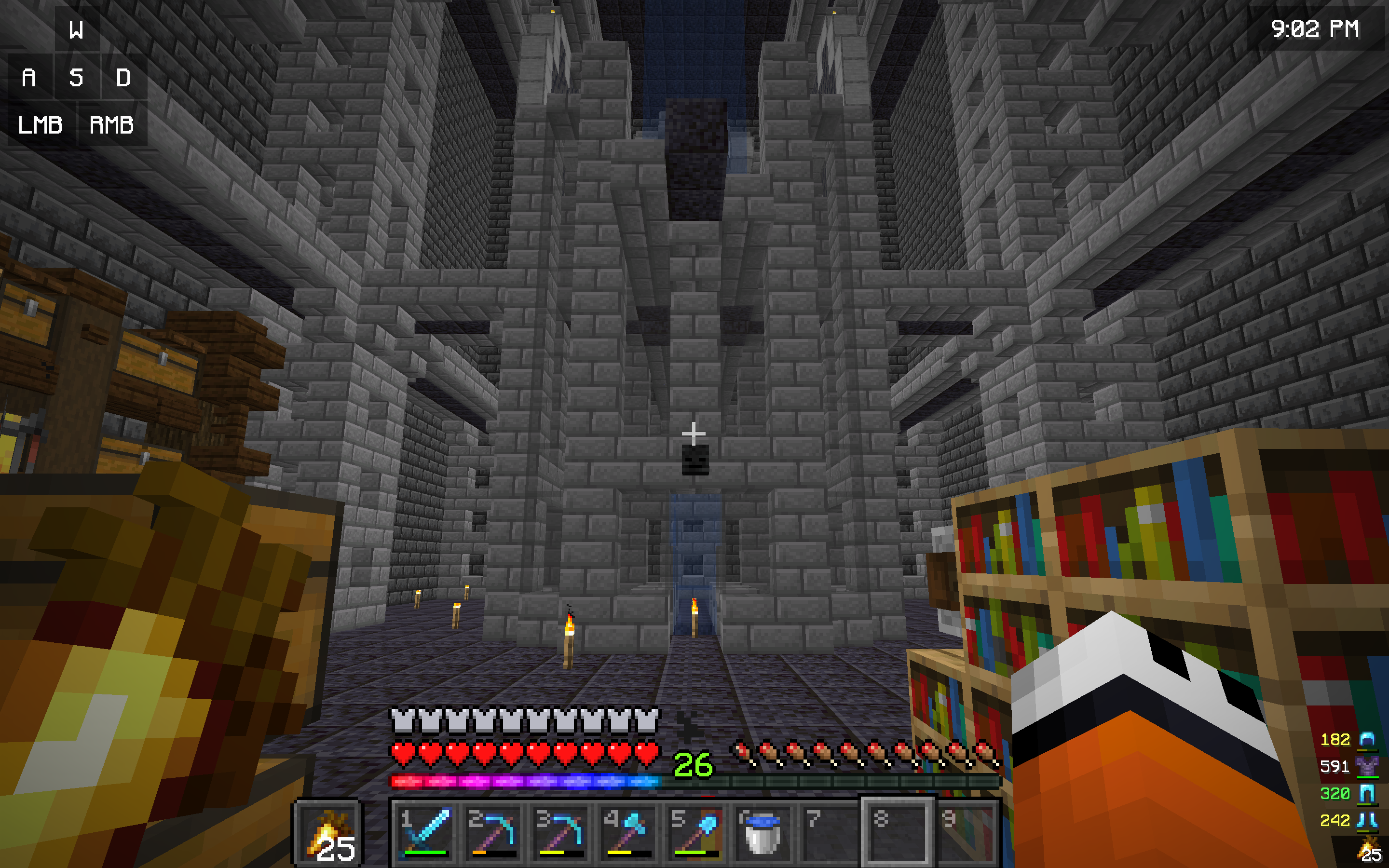Screen dimensions: 1389x868
Task: Click the experience bar at level 26
Action: pyautogui.click(x=694, y=780)
